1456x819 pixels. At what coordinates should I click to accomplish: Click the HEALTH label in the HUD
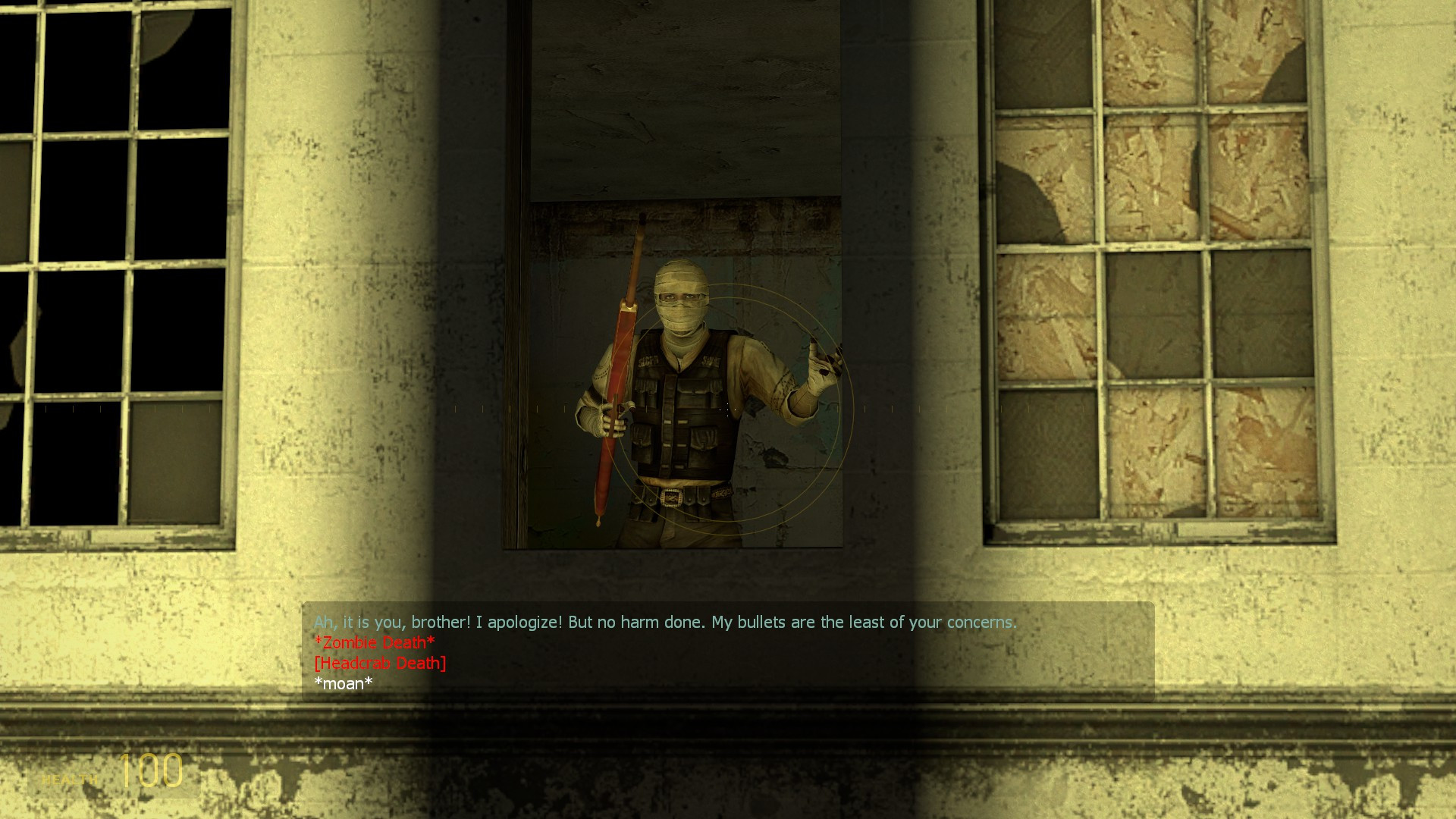point(68,777)
